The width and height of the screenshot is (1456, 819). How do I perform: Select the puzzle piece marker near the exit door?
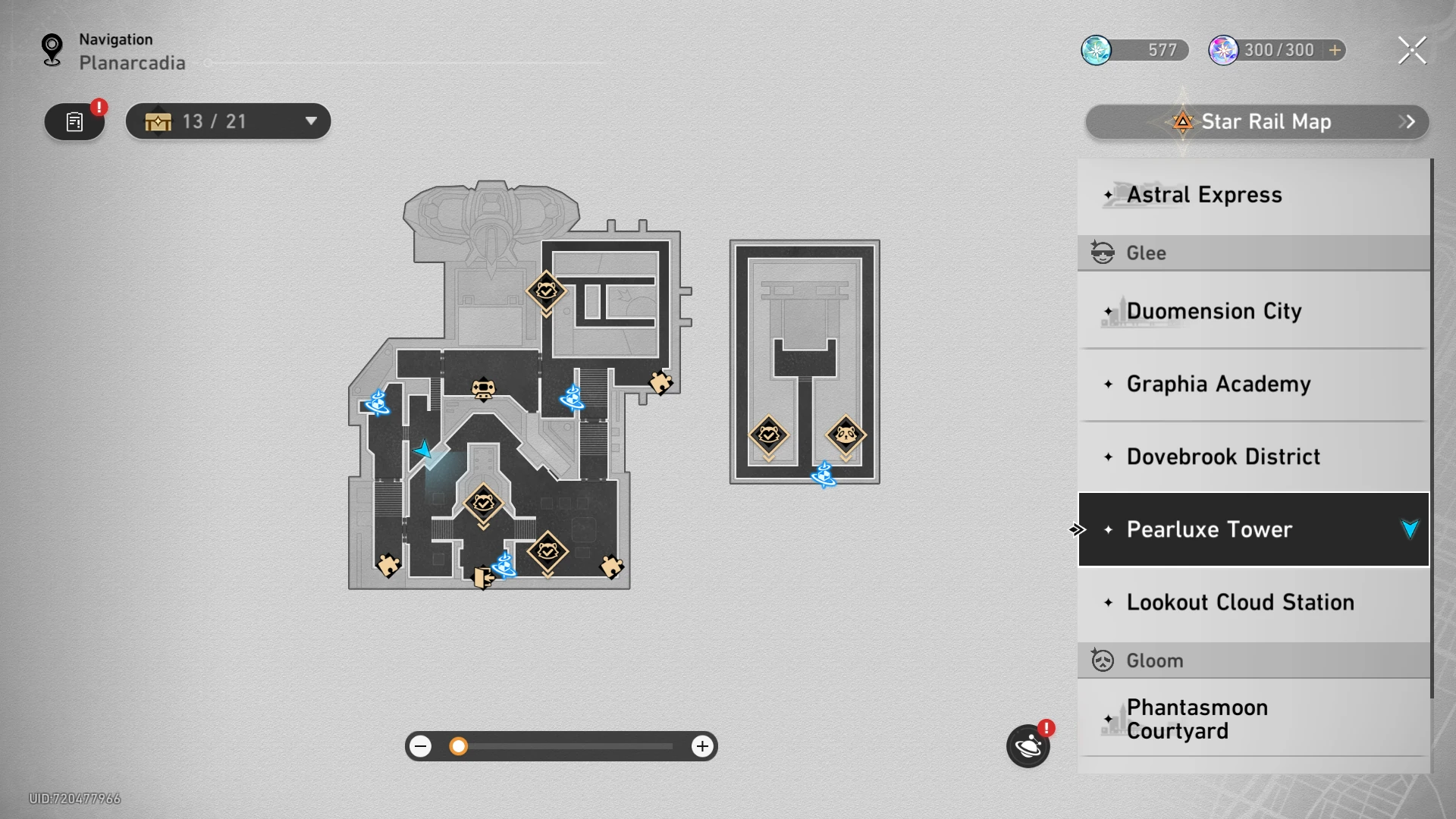click(x=388, y=565)
